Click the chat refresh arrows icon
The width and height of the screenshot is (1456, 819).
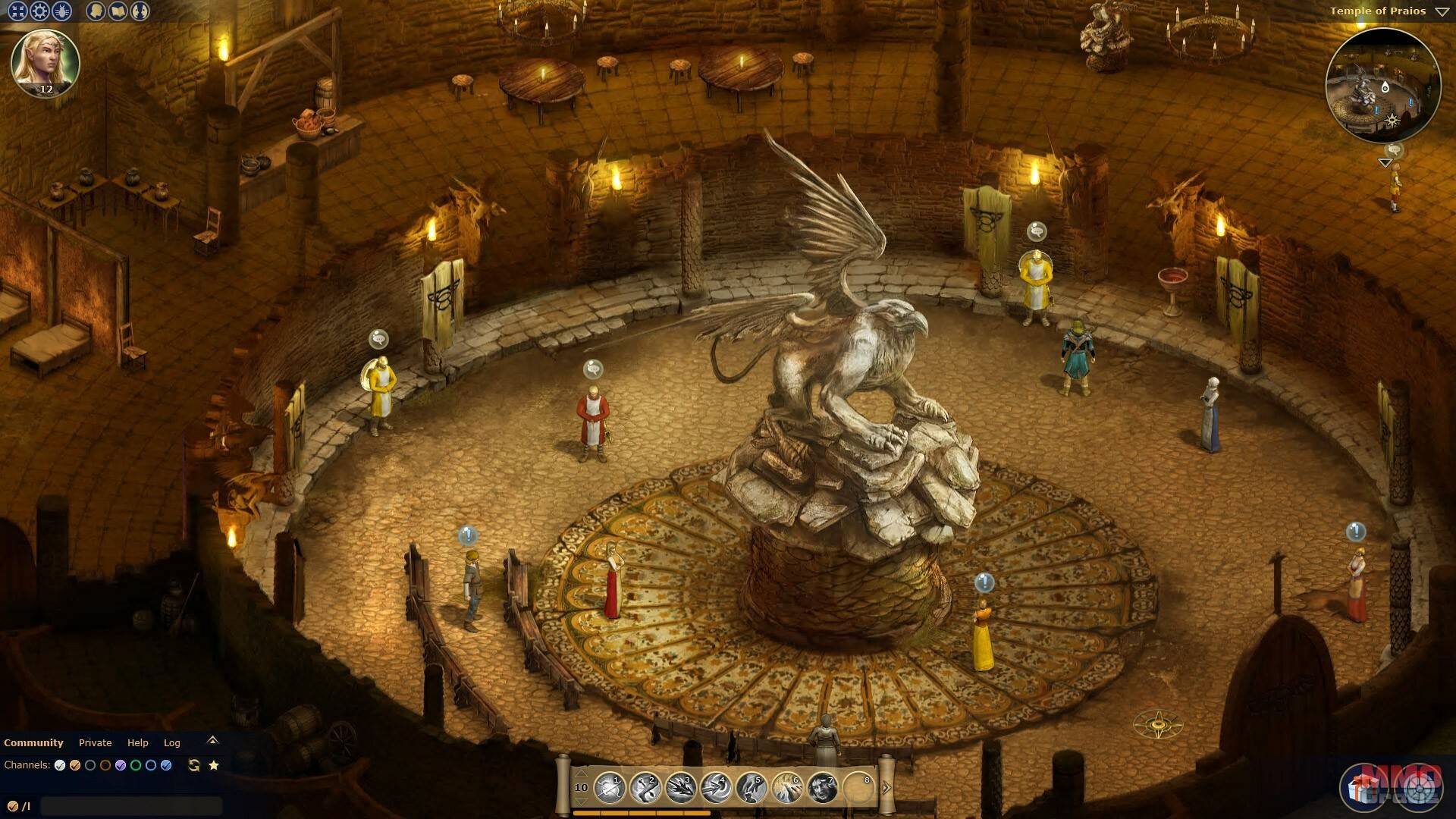pyautogui.click(x=194, y=765)
